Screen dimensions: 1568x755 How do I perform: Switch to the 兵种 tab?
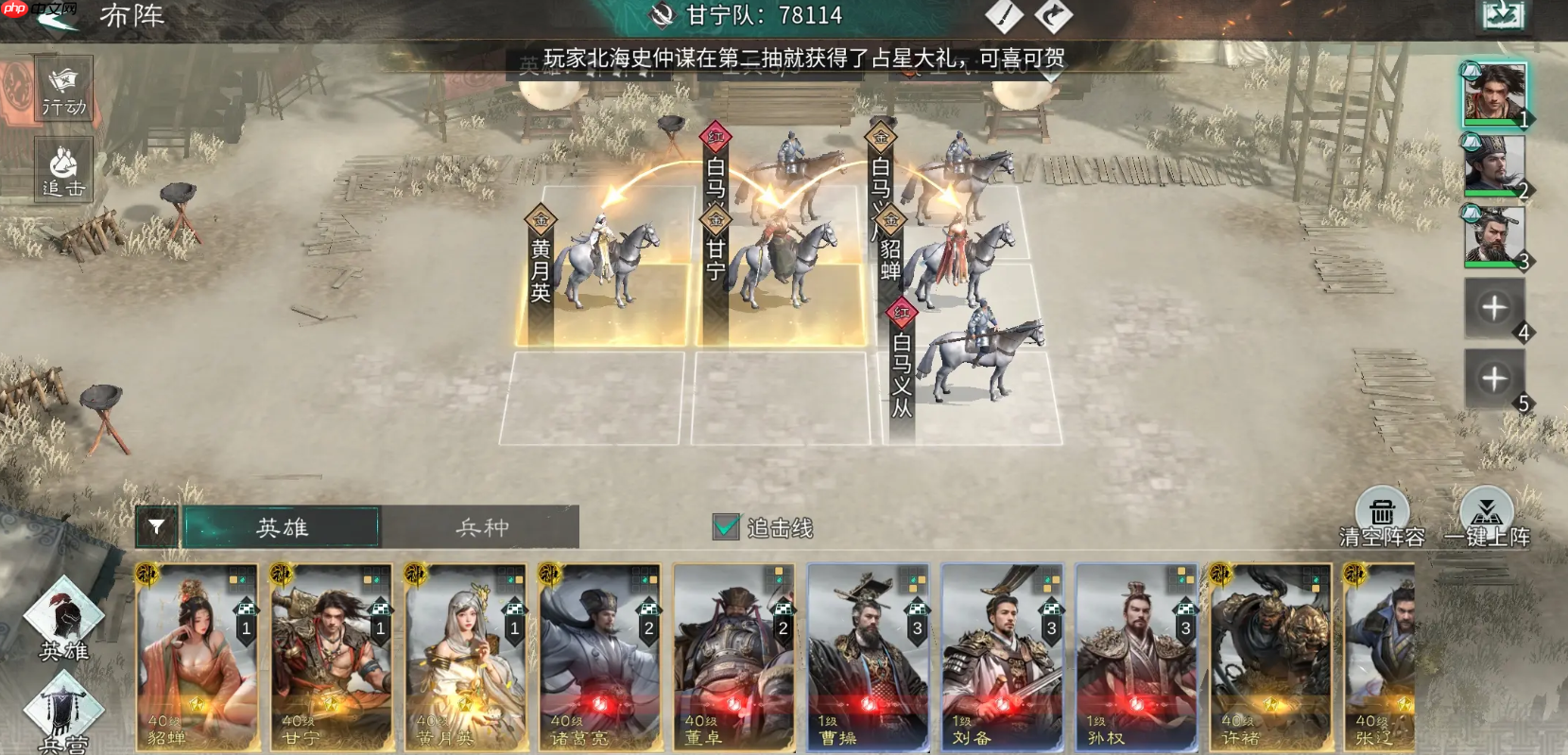point(484,527)
